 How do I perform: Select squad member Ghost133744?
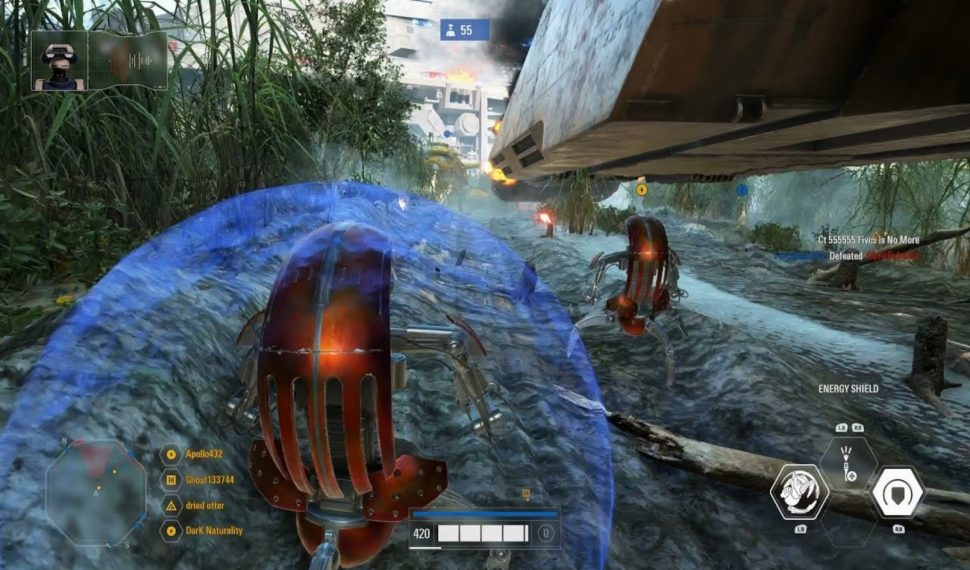[x=208, y=479]
